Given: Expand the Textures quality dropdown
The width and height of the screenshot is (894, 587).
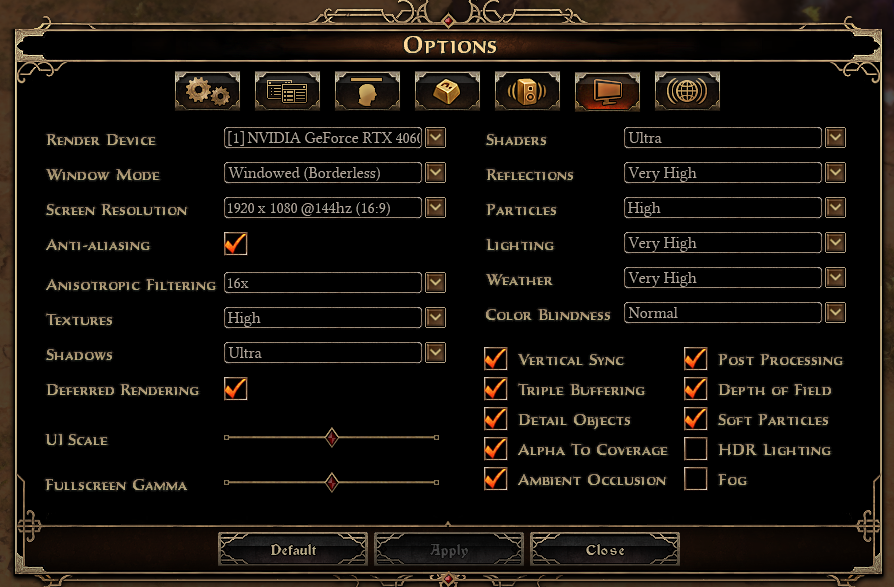Looking at the screenshot, I should click(x=435, y=318).
